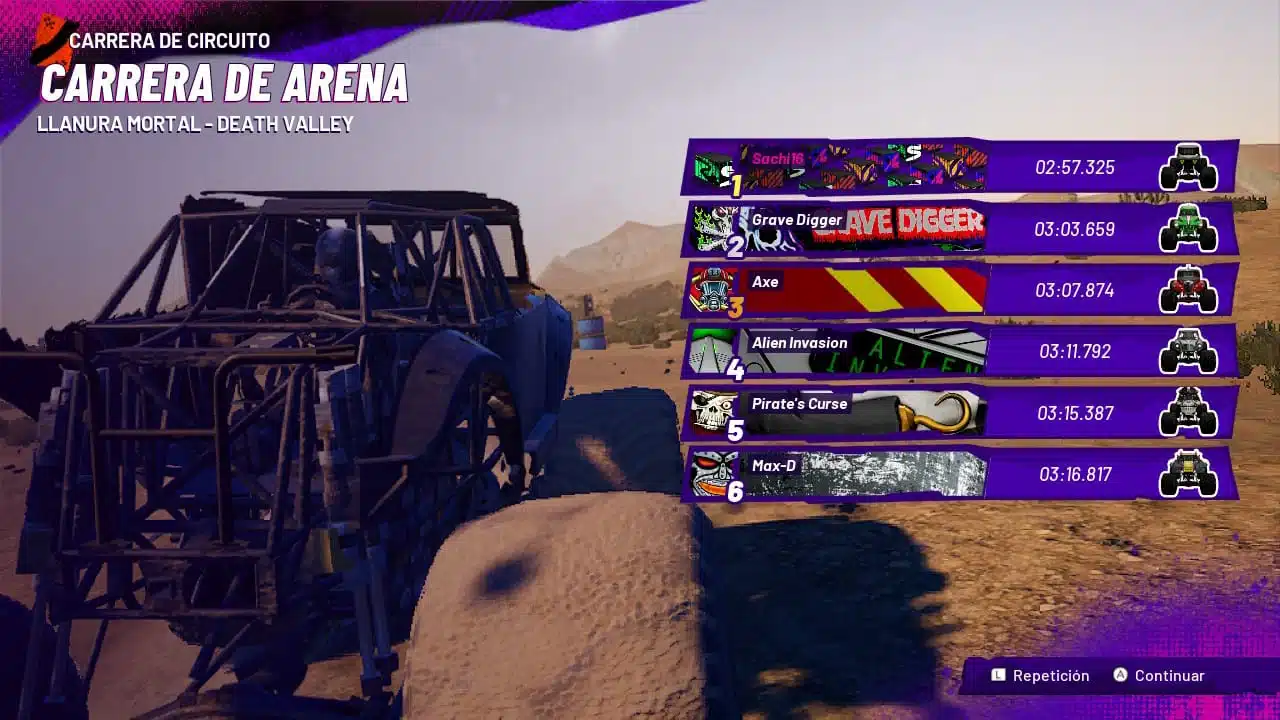The width and height of the screenshot is (1280, 720).
Task: Select the Pirate's Curse result row
Action: [960, 413]
